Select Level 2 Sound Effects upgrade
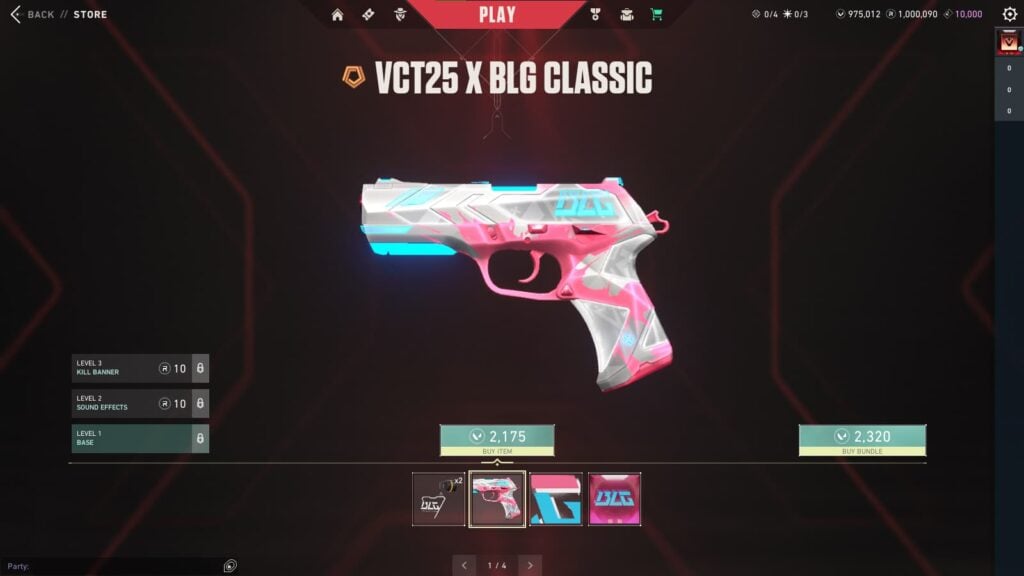The width and height of the screenshot is (1024, 576). tap(139, 403)
